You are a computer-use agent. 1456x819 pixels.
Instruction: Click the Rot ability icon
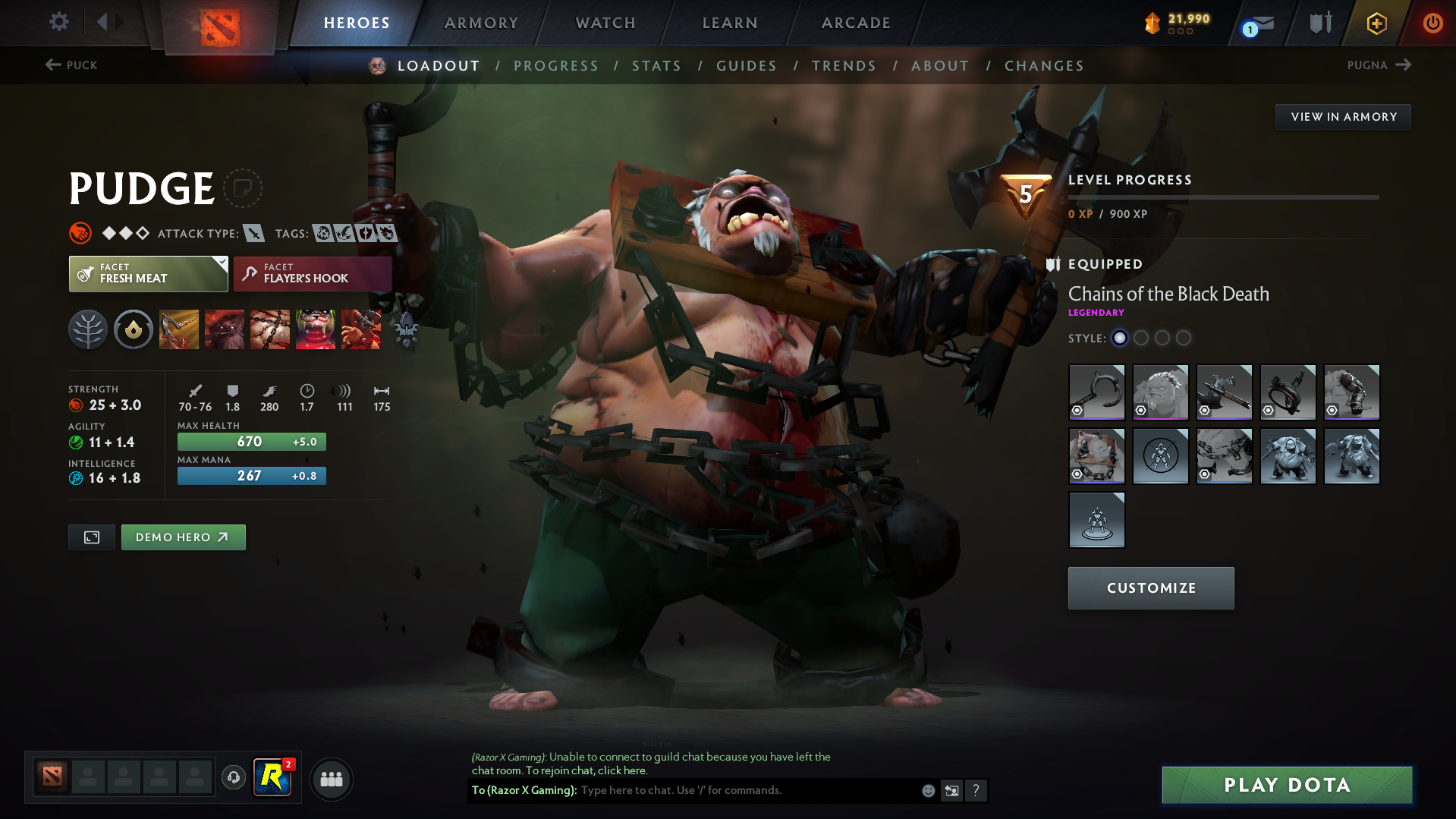click(225, 329)
